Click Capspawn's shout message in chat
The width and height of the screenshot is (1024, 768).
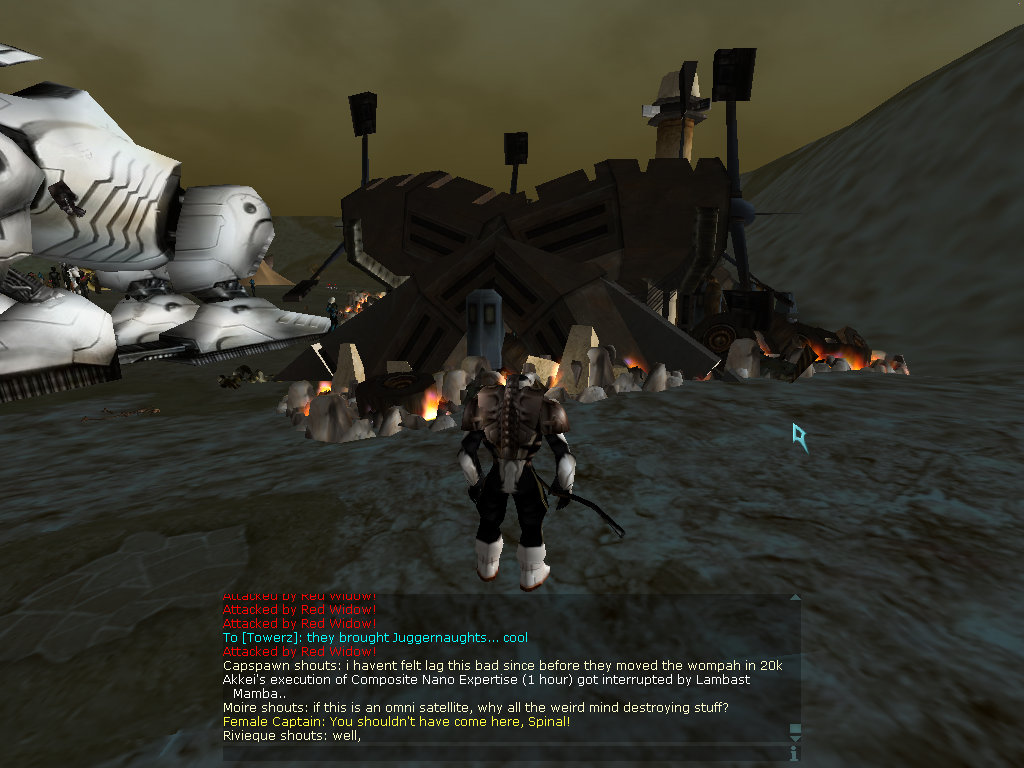point(502,666)
